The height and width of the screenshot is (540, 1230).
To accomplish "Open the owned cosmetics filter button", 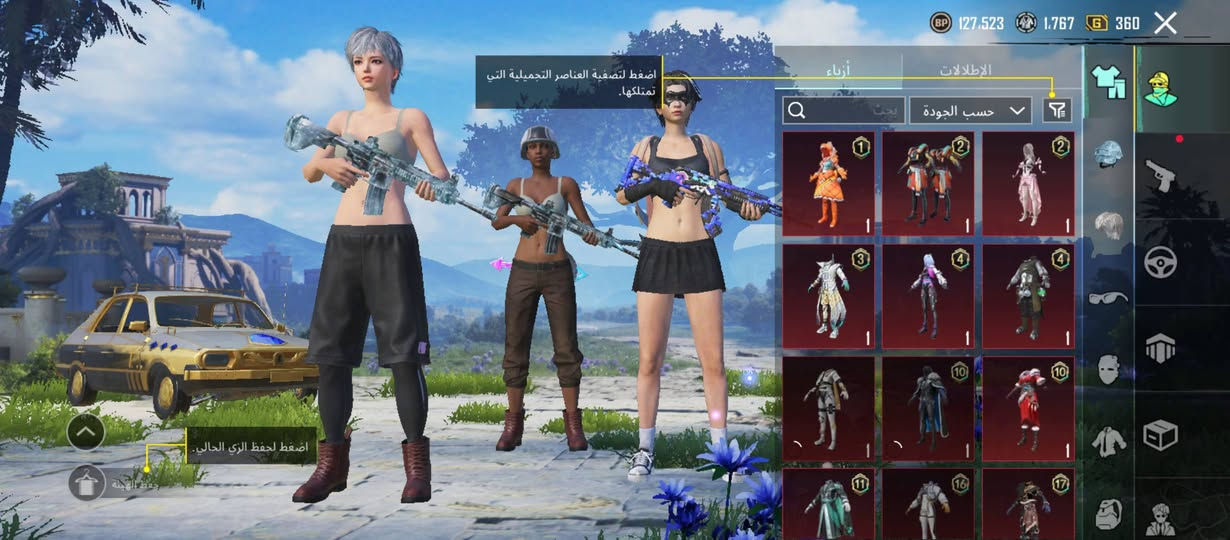I will (x=1057, y=110).
